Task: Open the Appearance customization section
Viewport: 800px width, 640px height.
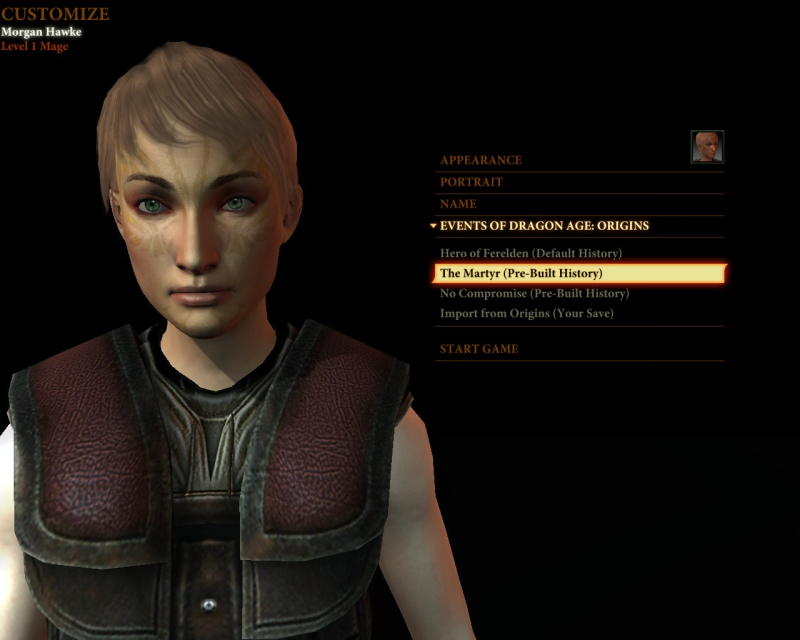Action: [481, 160]
